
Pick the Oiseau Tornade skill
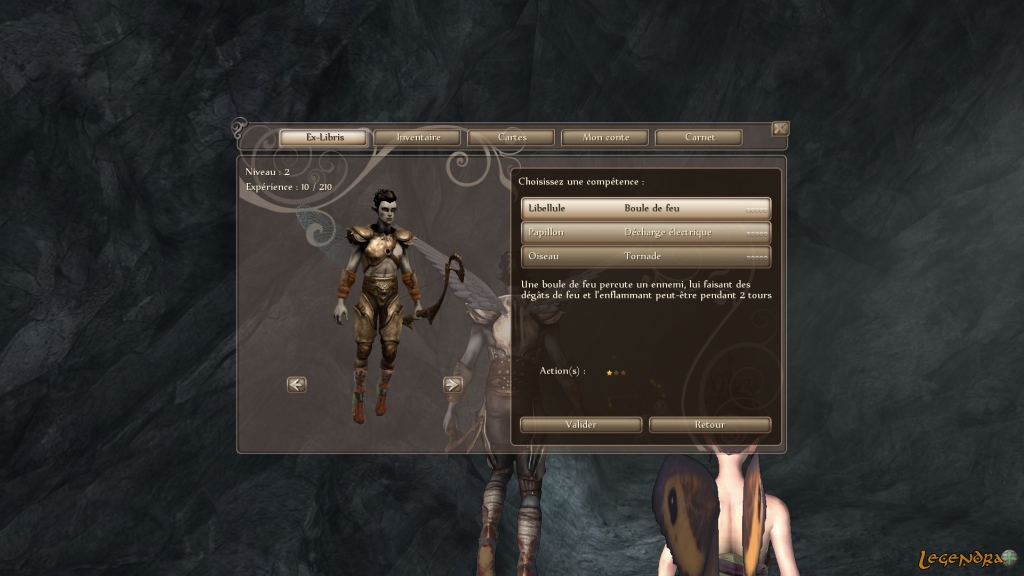(646, 256)
